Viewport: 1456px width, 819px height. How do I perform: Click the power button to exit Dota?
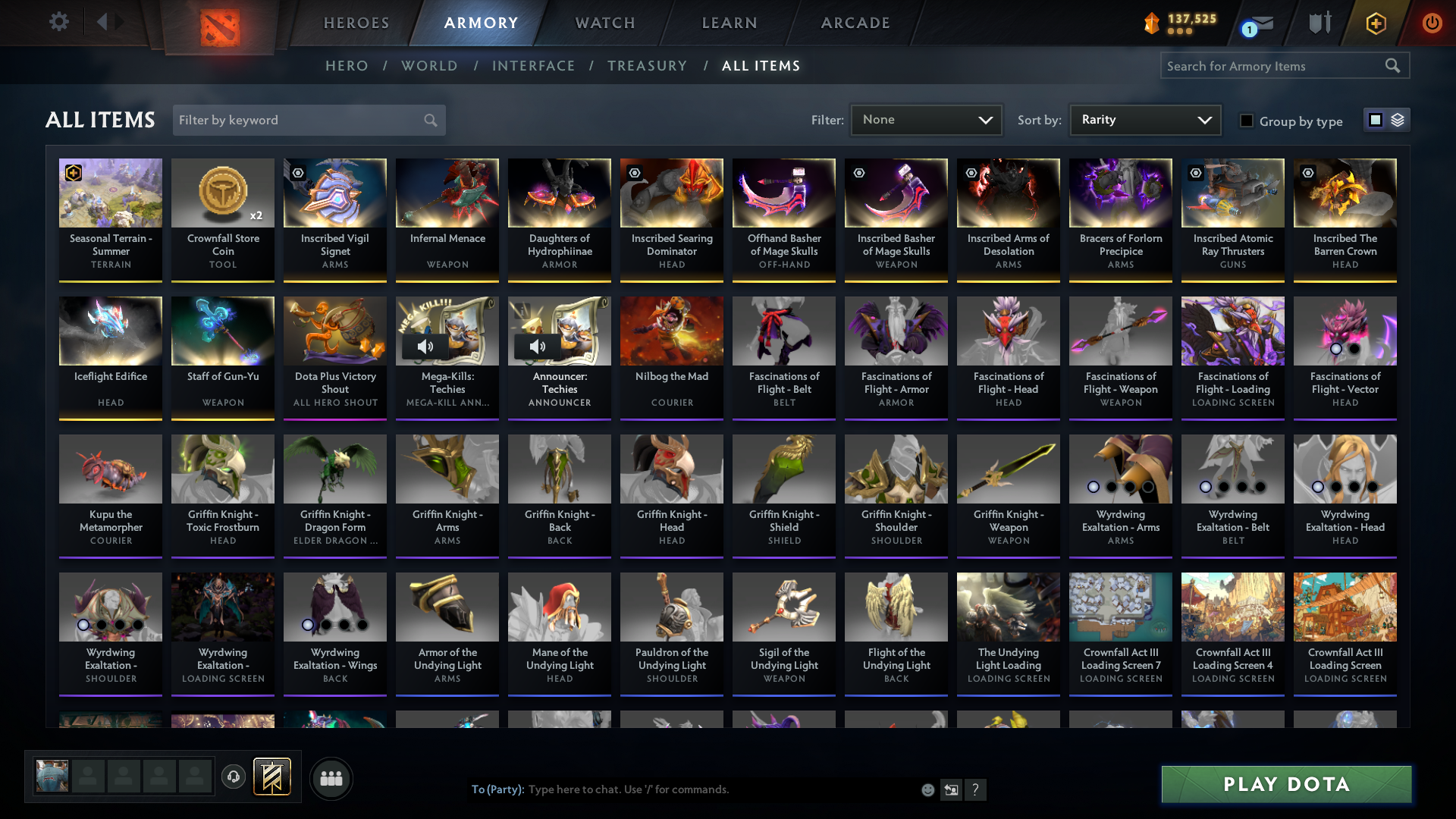click(1432, 23)
